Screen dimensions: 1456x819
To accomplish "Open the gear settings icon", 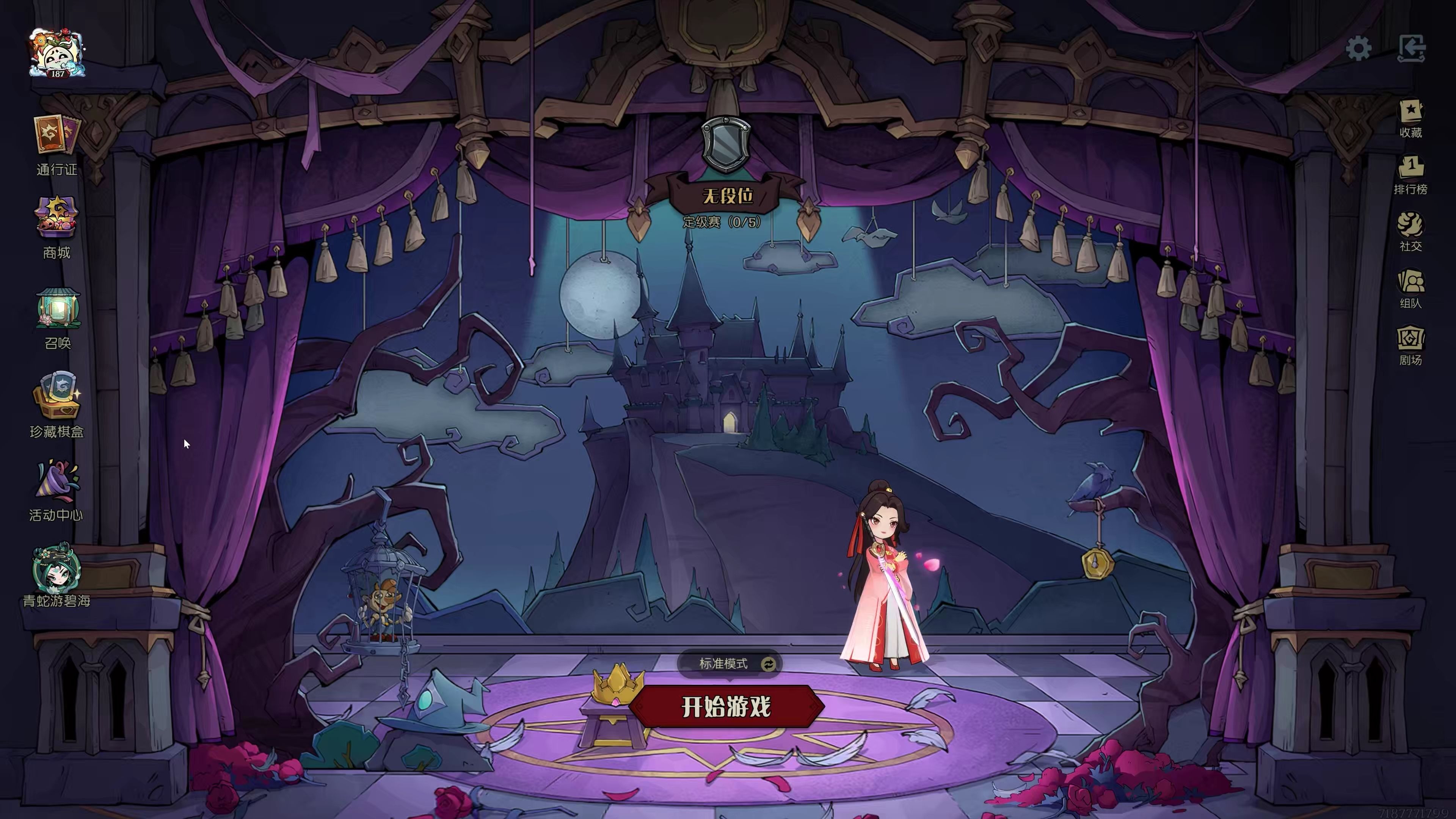I will point(1358,49).
